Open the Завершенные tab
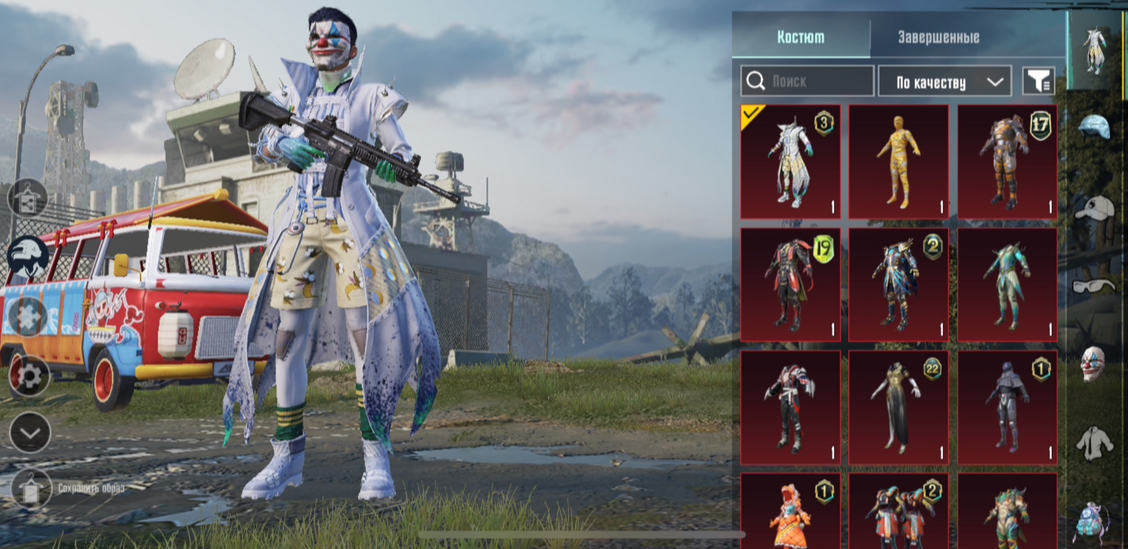 tap(937, 38)
